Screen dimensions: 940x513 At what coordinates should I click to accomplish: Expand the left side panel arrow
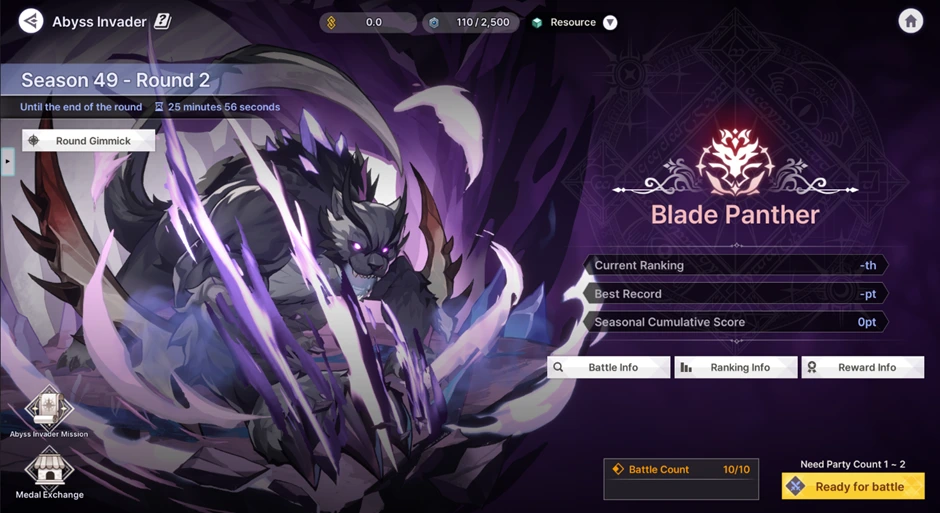7,160
